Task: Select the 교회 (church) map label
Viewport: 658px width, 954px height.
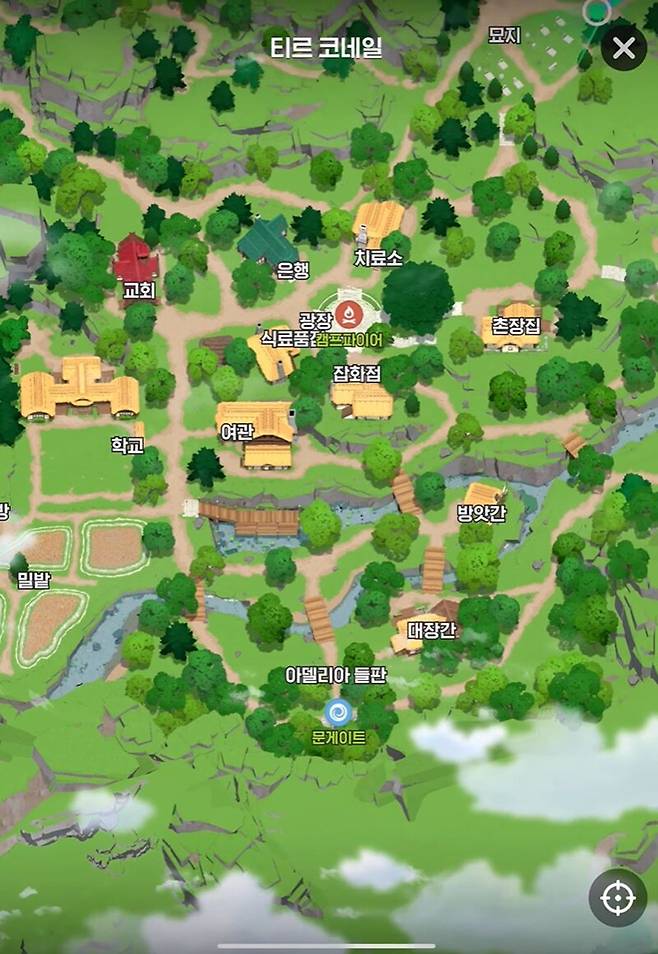Action: [138, 290]
